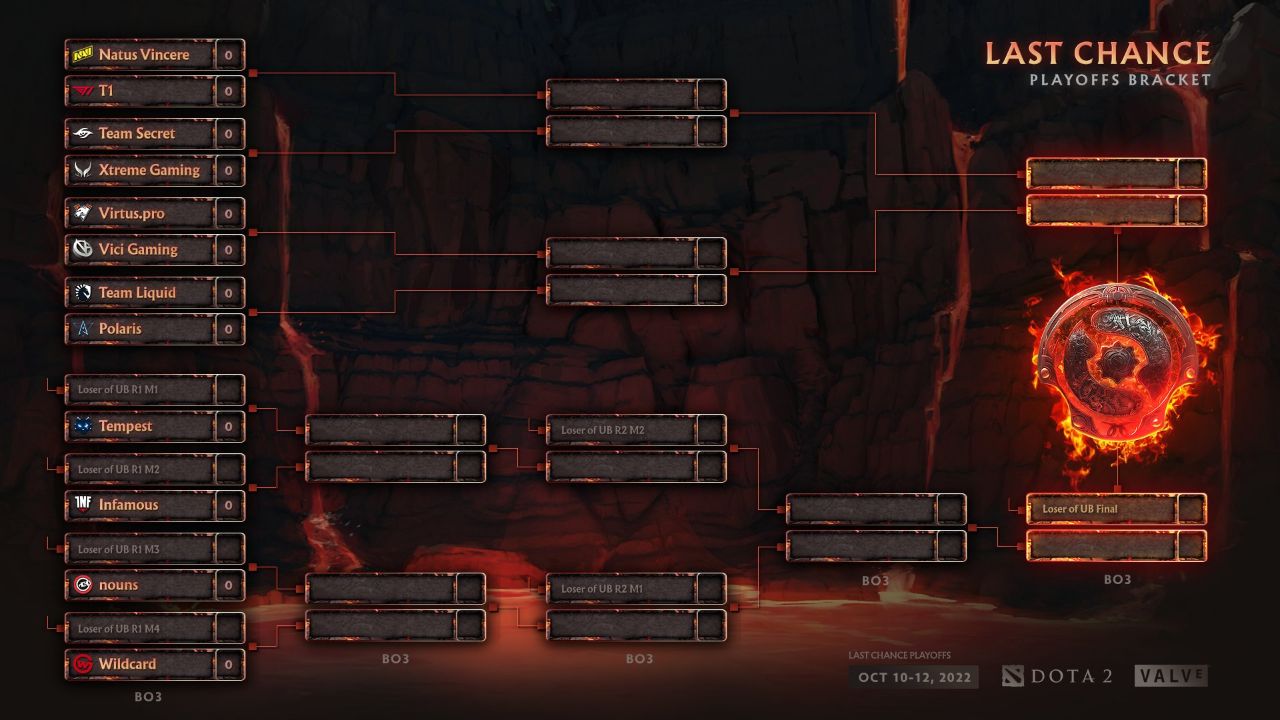The width and height of the screenshot is (1280, 720).
Task: Open the Loser of UB R1 M4 slot
Action: tap(142, 628)
